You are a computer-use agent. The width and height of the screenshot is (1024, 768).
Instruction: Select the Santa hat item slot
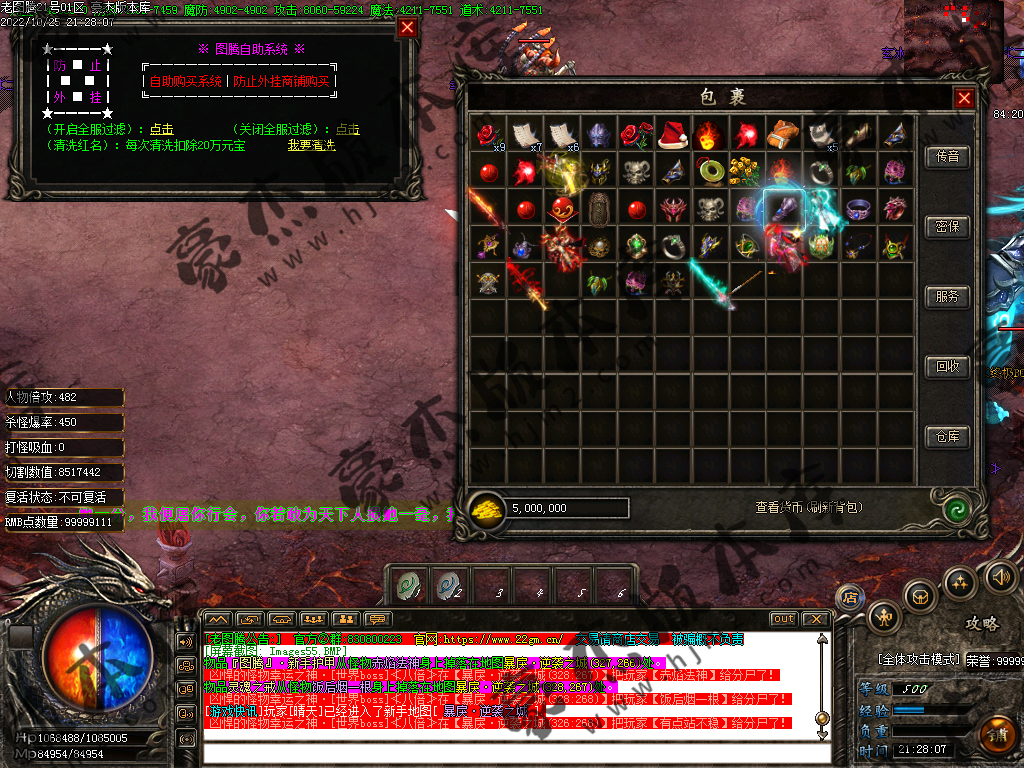click(x=673, y=135)
